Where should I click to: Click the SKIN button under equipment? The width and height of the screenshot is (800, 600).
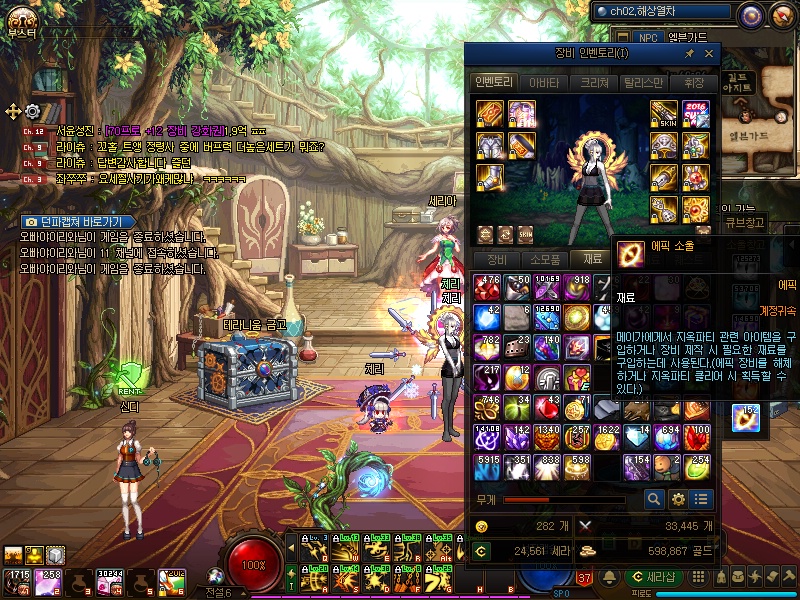click(525, 234)
